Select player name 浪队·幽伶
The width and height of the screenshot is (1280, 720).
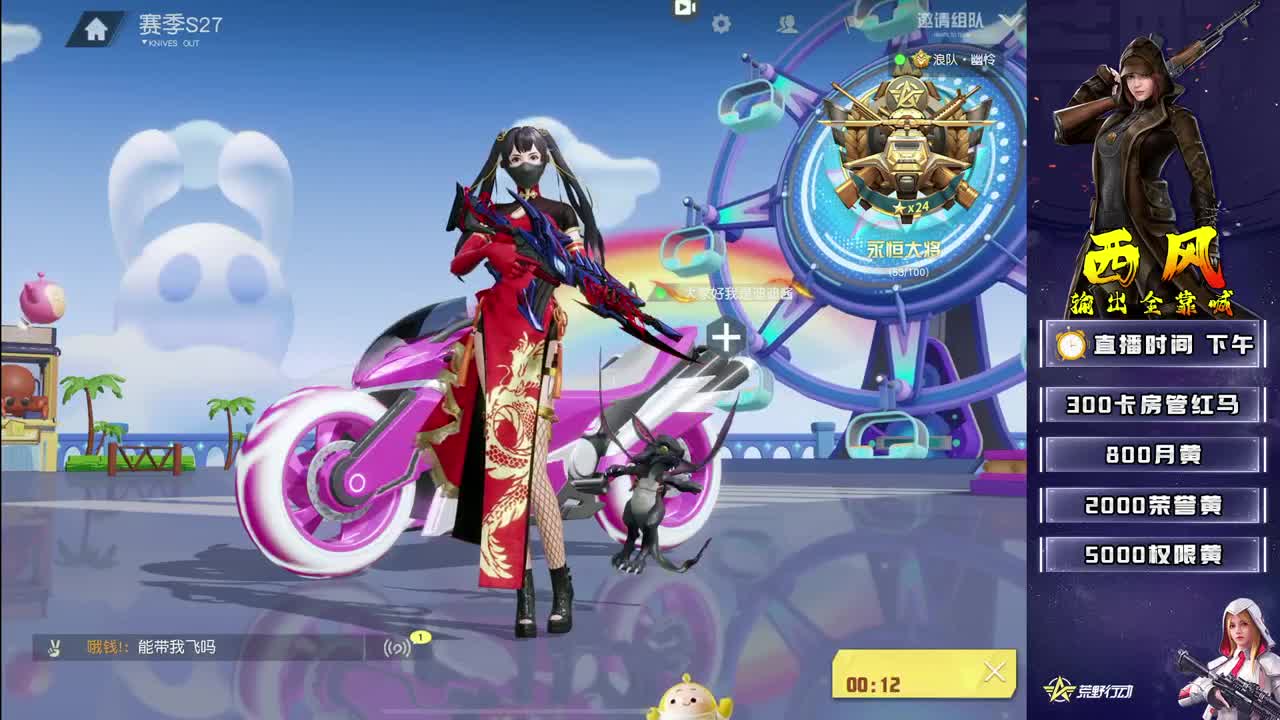coord(965,59)
